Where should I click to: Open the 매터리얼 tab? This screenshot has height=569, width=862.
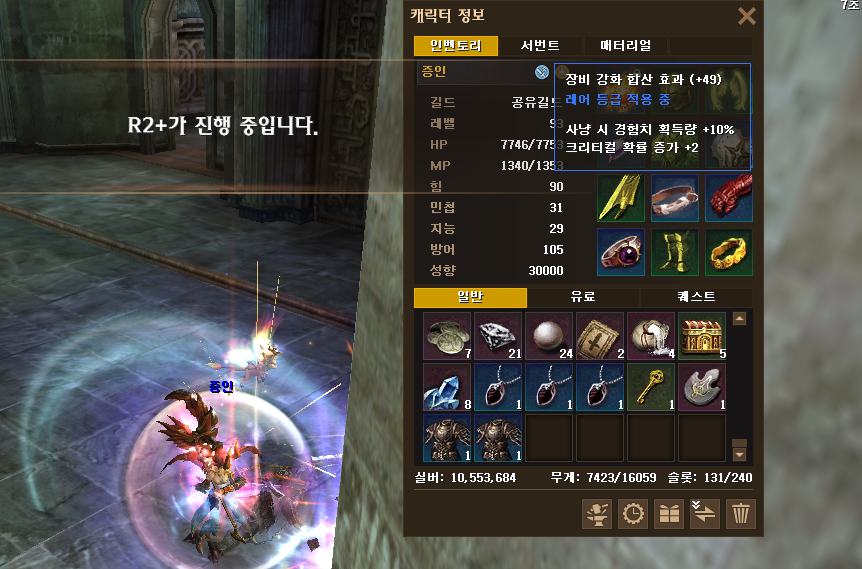pos(625,46)
